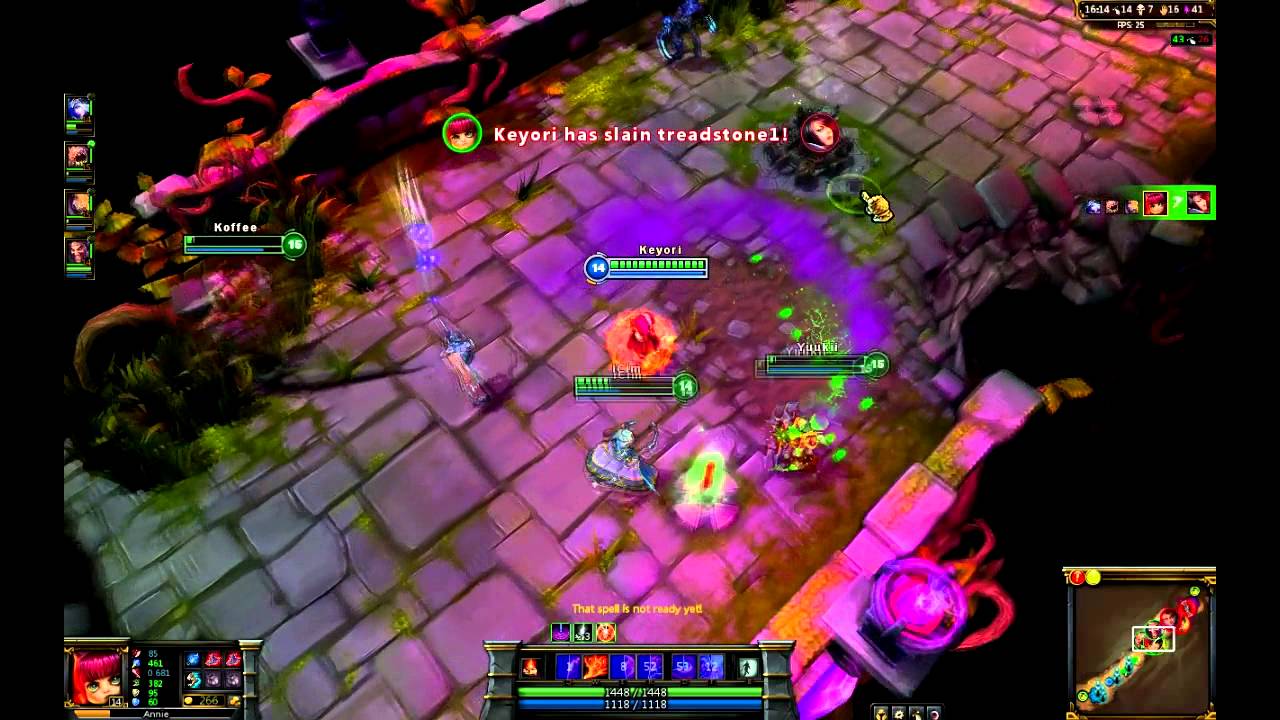Viewport: 1280px width, 720px height.
Task: Click the purple buff icon above abilities
Action: (x=561, y=633)
